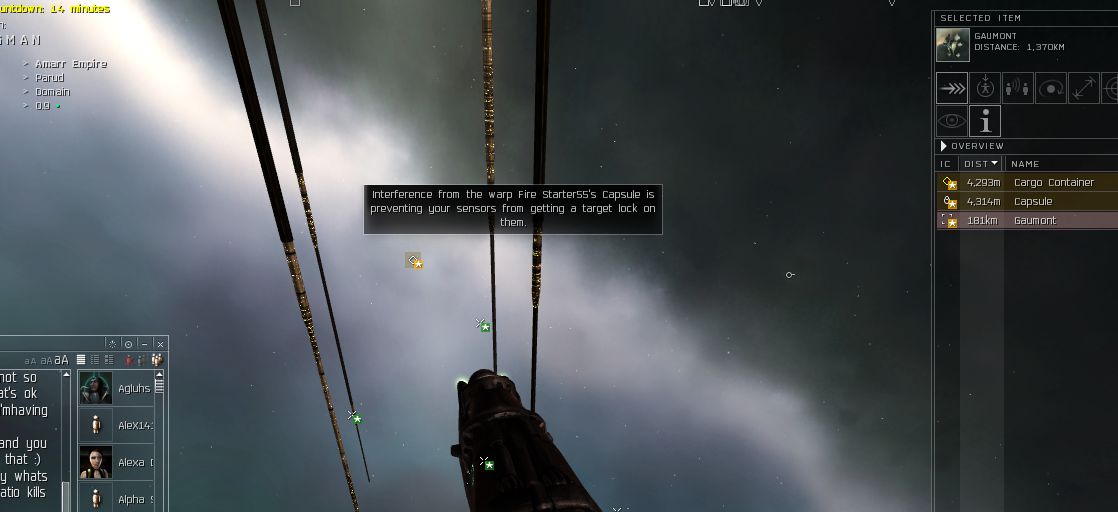Choose the Gaumont row in overview
Image resolution: width=1118 pixels, height=512 pixels.
point(1034,221)
